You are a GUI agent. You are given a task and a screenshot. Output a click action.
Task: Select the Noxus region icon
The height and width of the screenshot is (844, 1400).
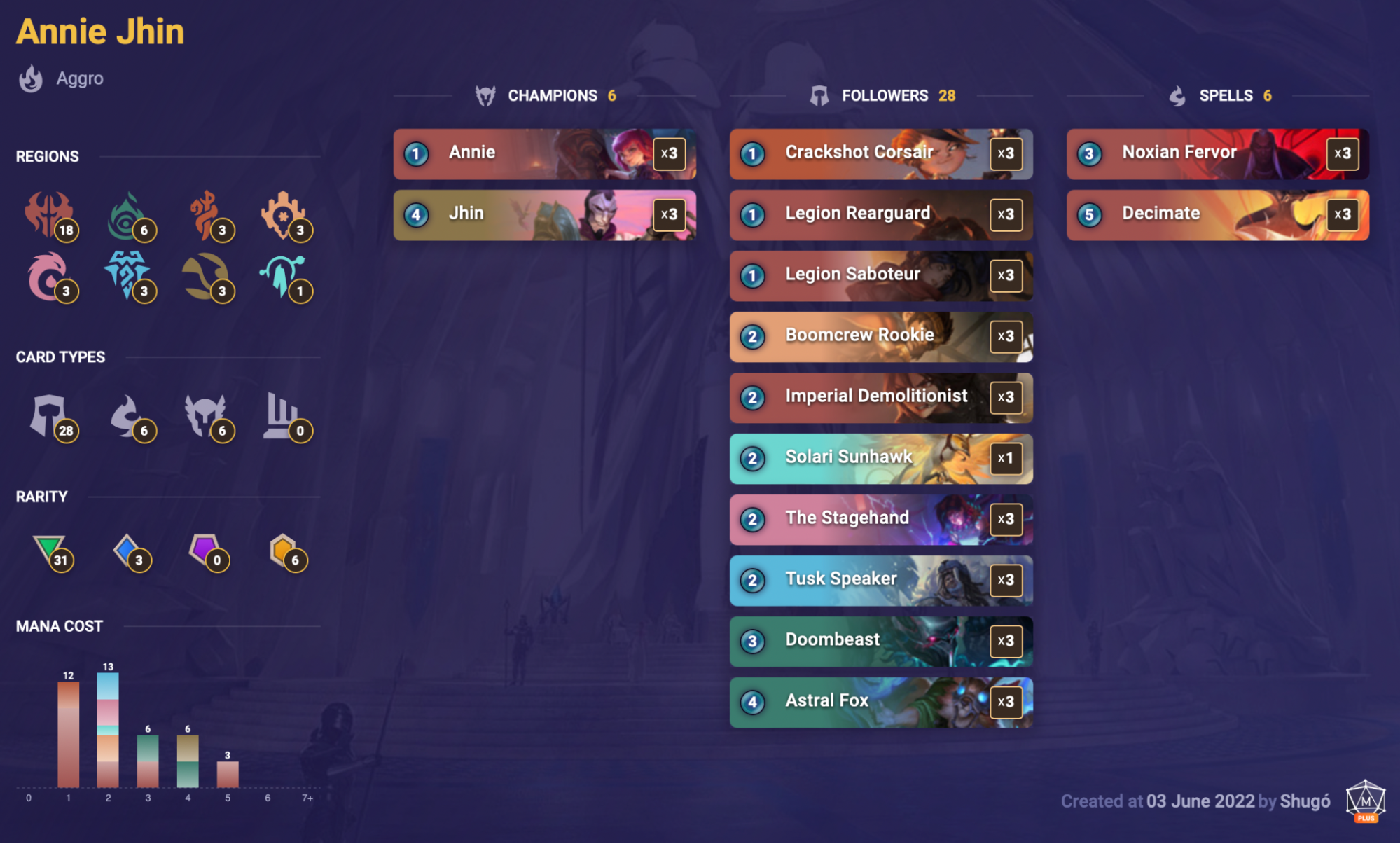50,214
